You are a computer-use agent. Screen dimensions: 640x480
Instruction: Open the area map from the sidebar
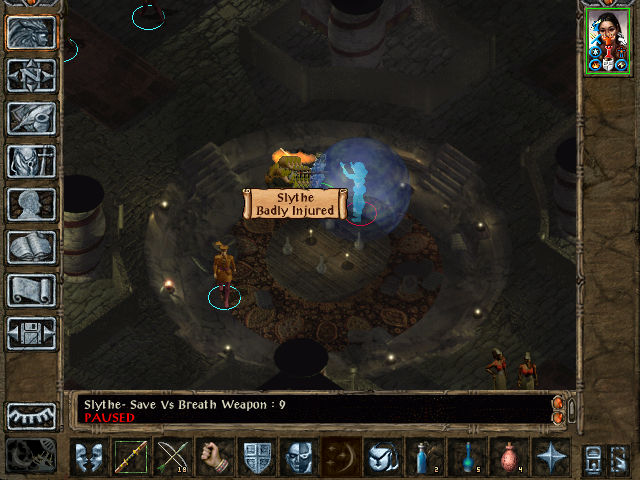click(31, 76)
